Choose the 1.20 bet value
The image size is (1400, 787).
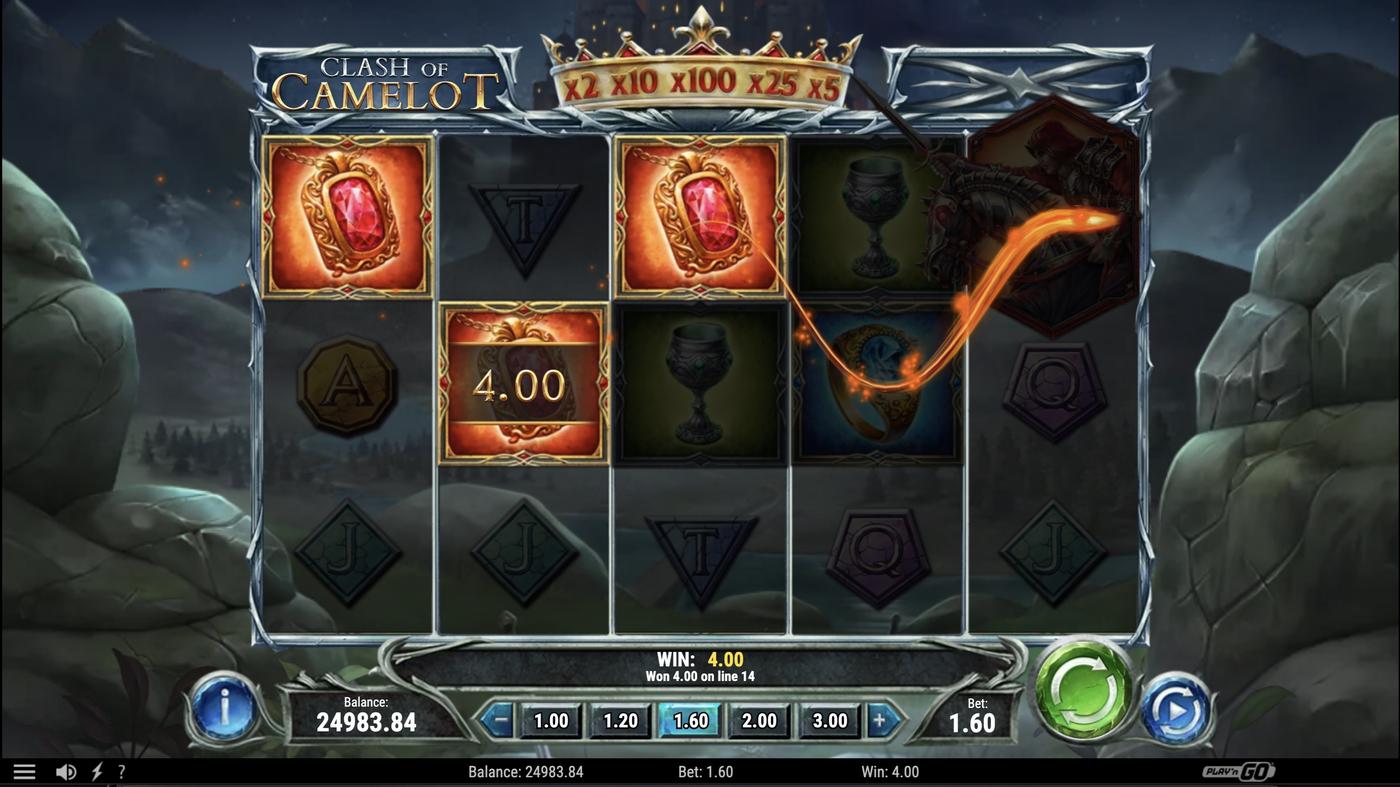point(620,719)
